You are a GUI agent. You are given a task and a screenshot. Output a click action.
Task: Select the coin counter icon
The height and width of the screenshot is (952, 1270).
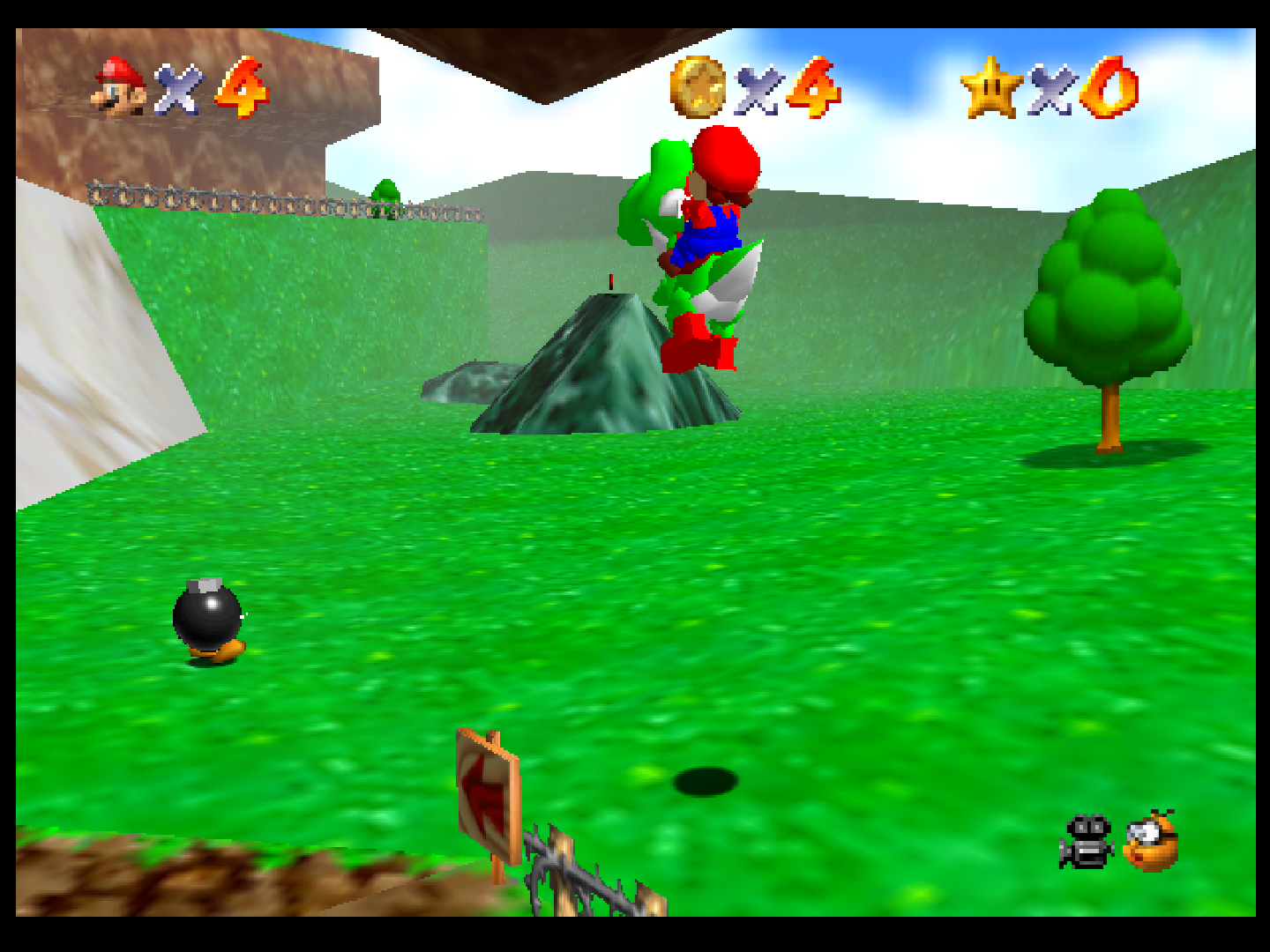coord(697,86)
